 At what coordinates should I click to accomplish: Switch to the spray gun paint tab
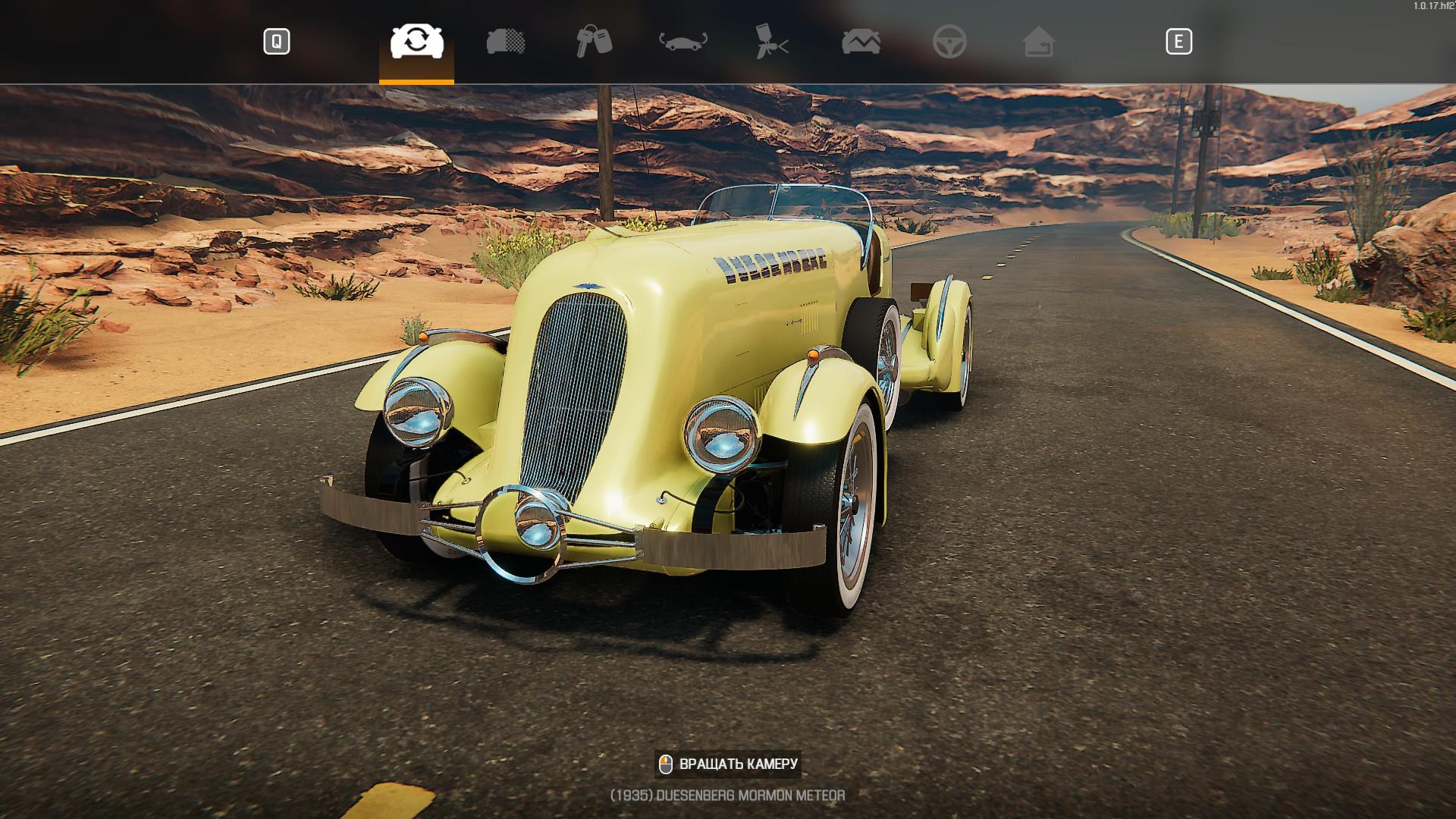[x=772, y=42]
